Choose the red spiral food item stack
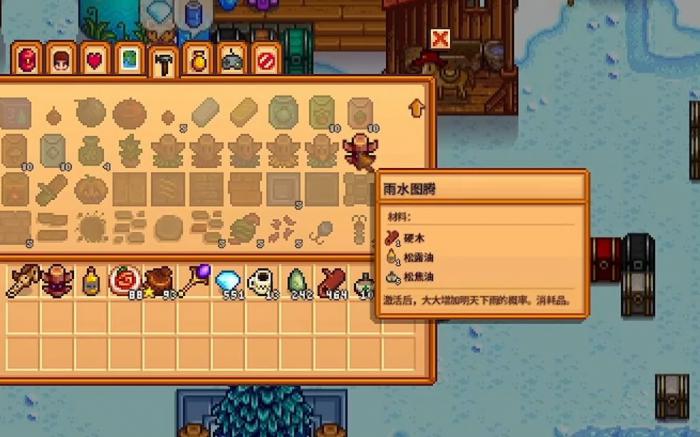Viewport: 700px width, 437px height. (125, 282)
